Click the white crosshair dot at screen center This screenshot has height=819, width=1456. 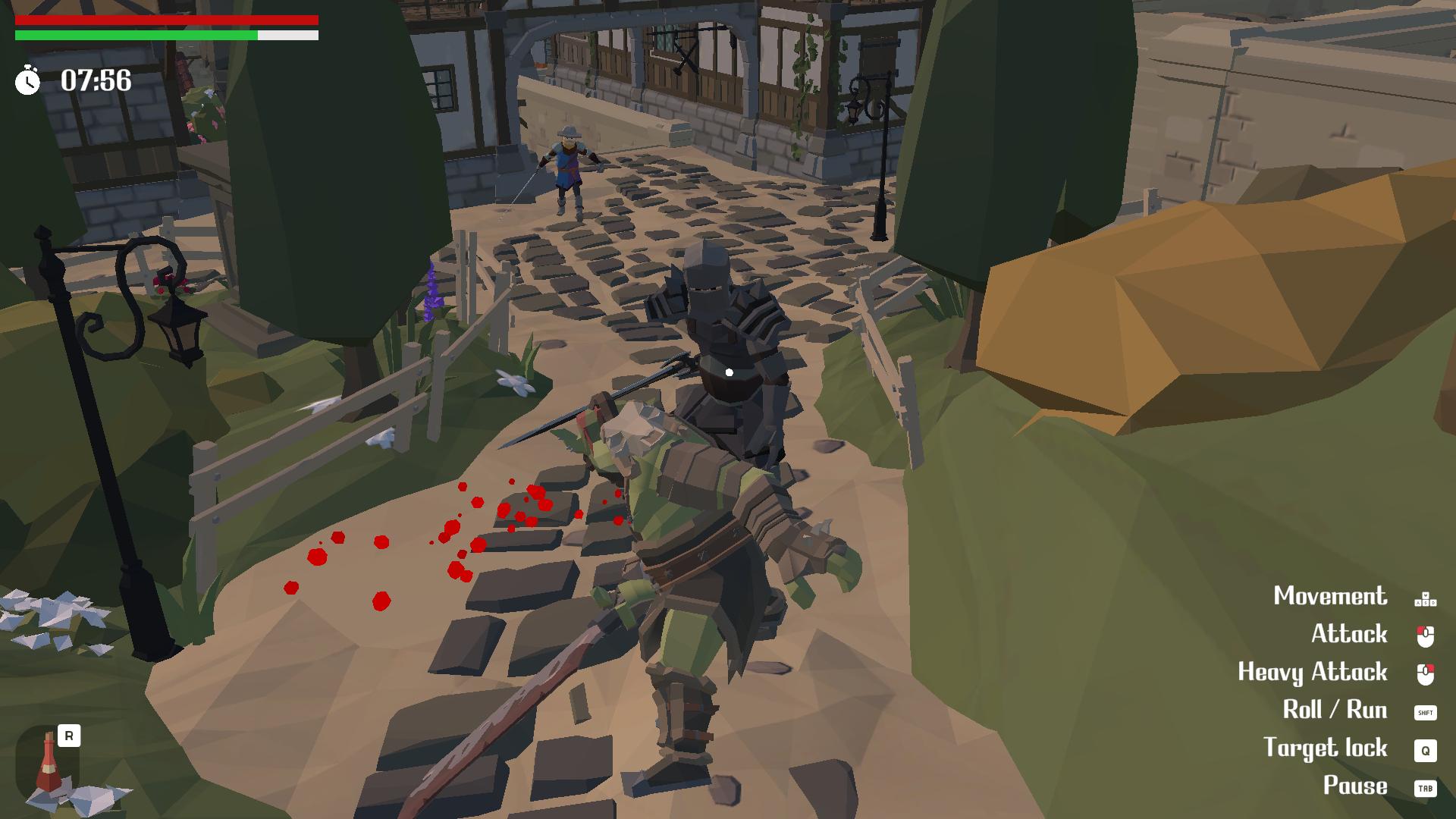729,371
